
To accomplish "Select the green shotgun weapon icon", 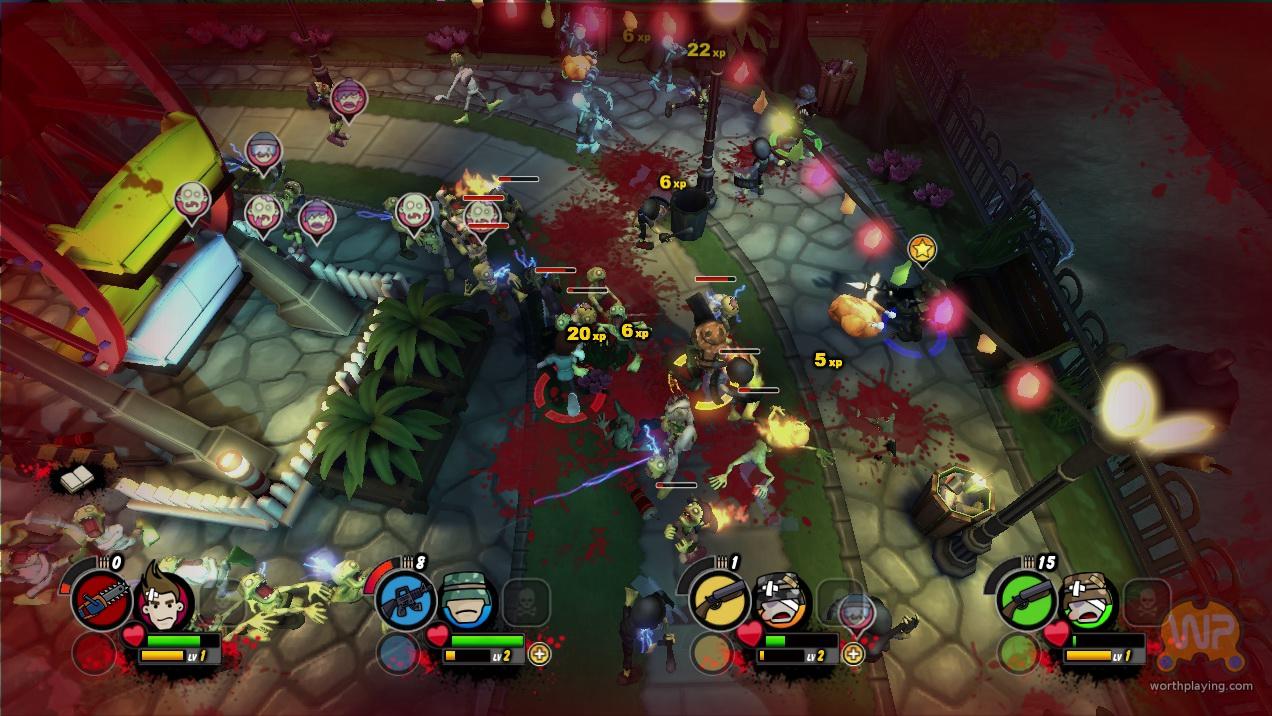I will click(1026, 601).
